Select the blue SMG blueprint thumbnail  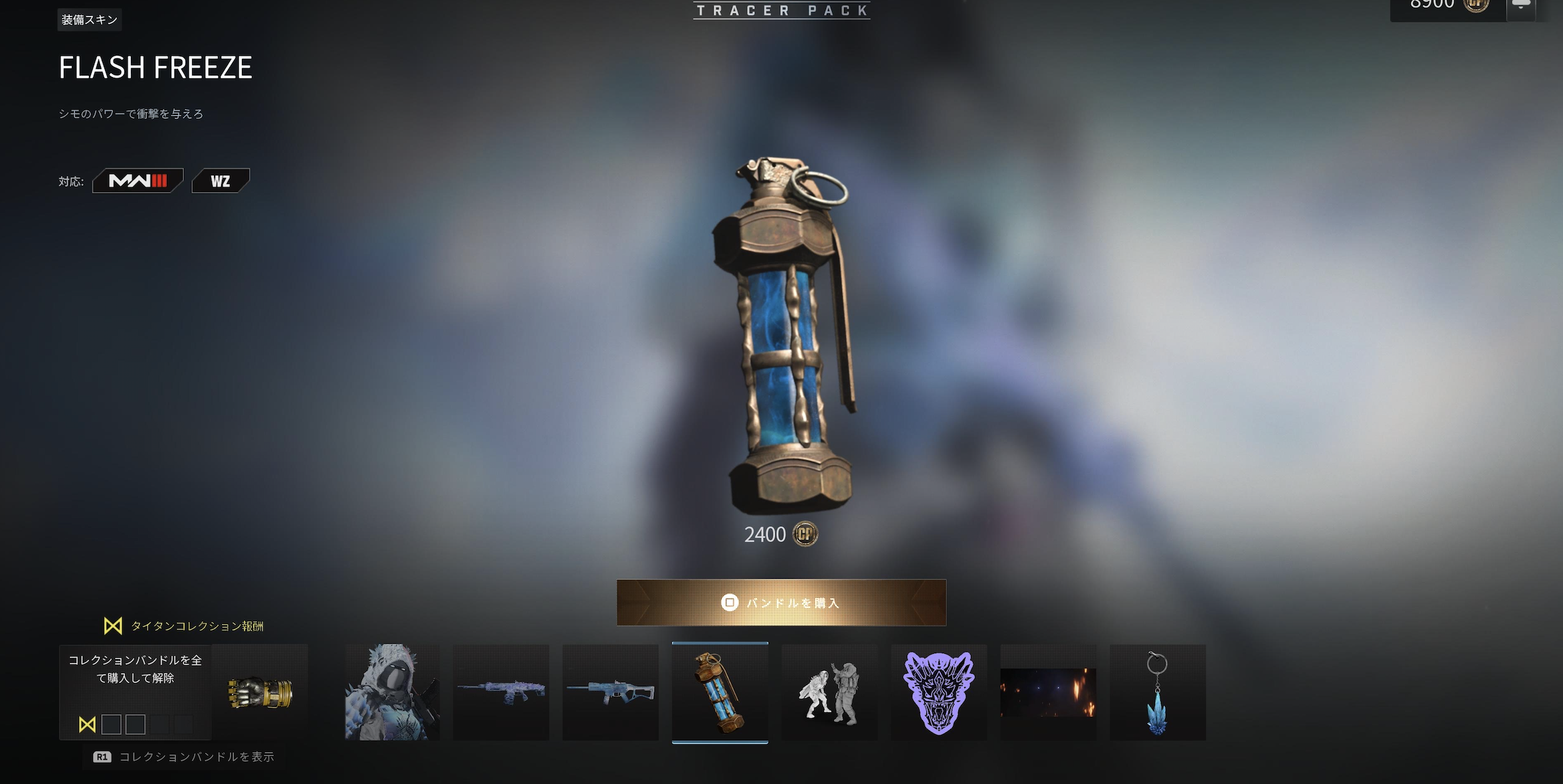[x=610, y=692]
